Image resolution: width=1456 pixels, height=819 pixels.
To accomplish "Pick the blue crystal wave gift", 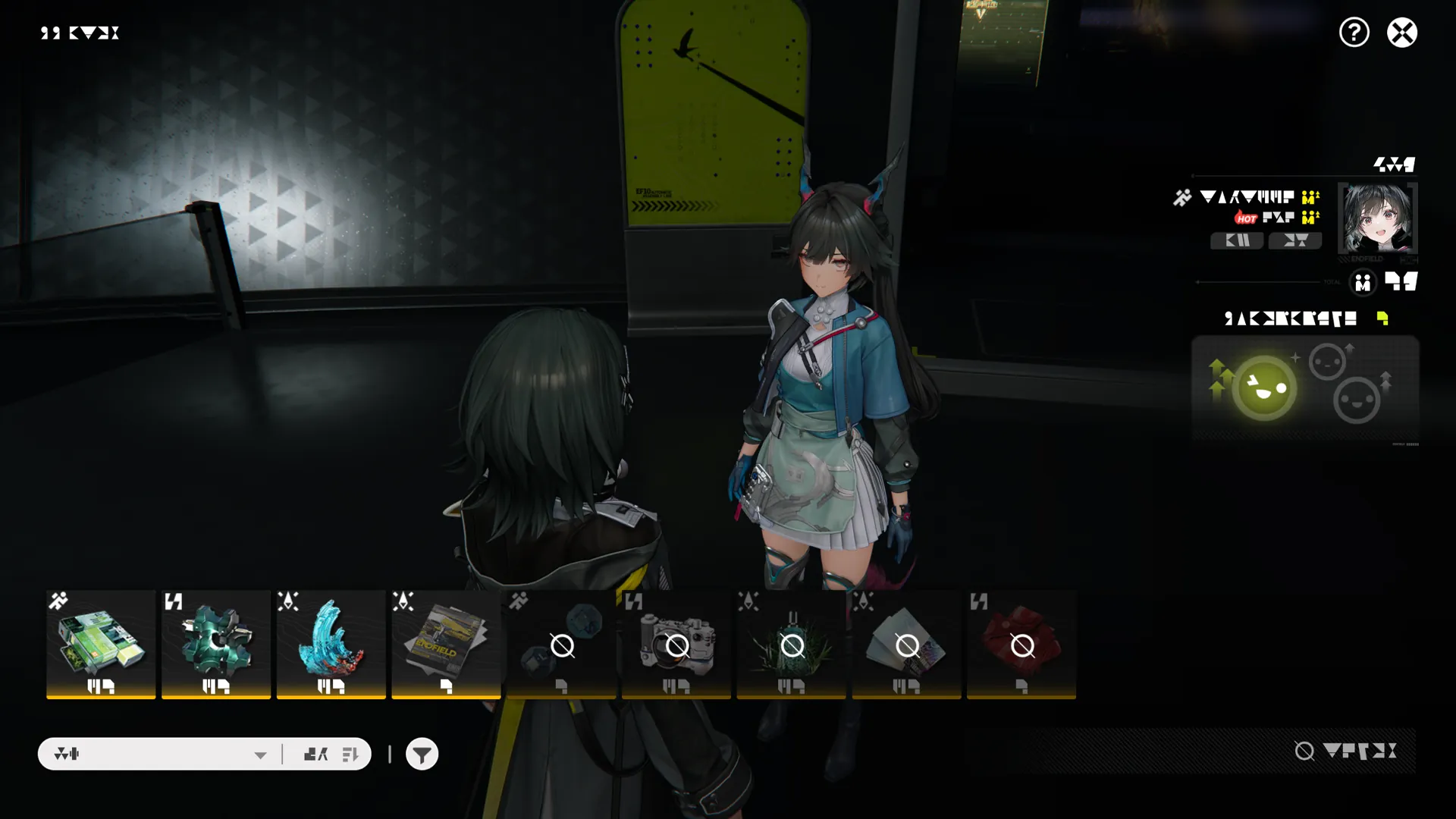I will pyautogui.click(x=331, y=644).
